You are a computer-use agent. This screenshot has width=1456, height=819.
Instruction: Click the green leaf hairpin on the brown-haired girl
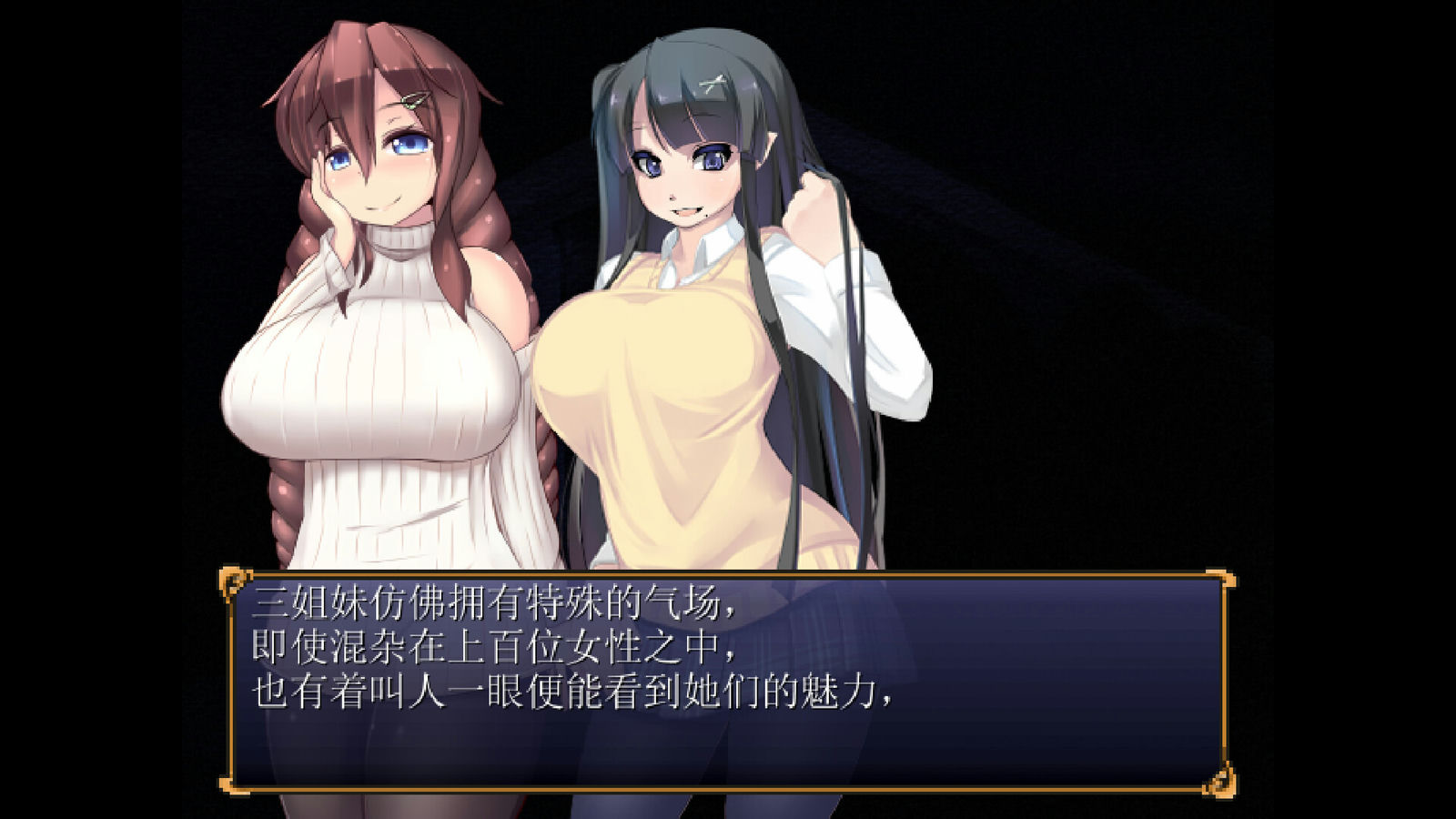click(411, 100)
